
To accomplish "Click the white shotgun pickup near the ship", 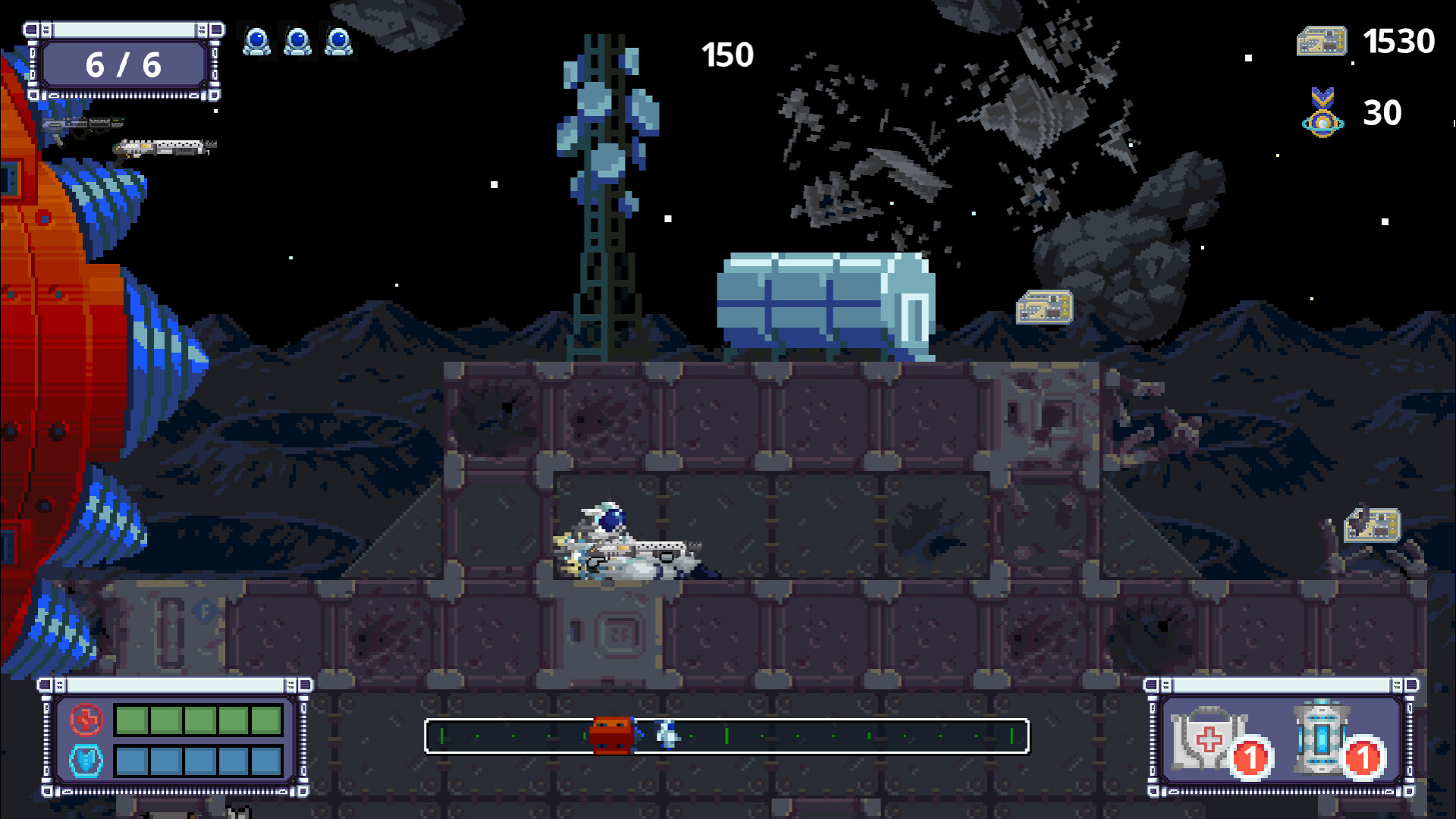I will [163, 146].
